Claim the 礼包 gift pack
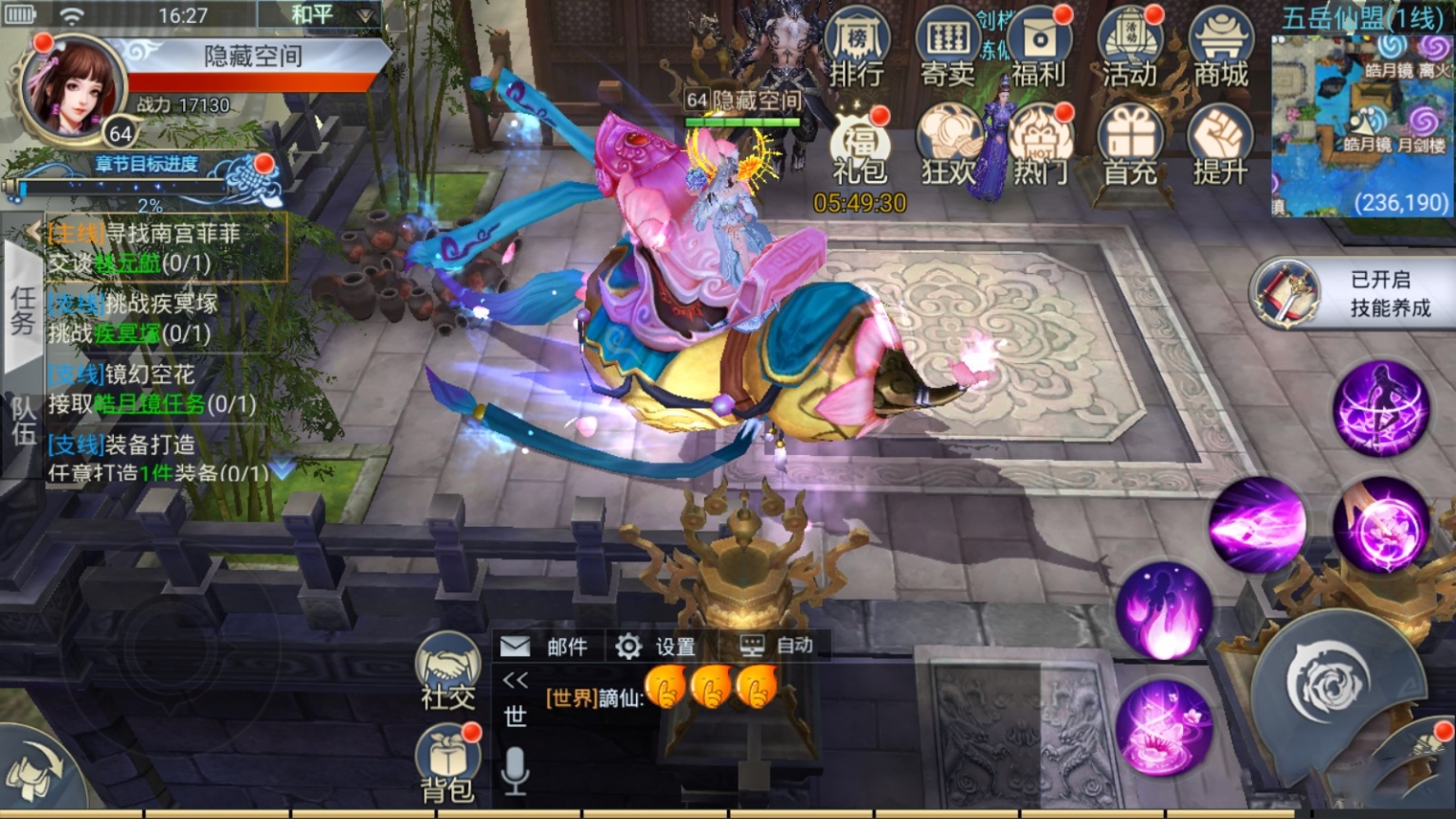The image size is (1456, 819). [x=859, y=152]
